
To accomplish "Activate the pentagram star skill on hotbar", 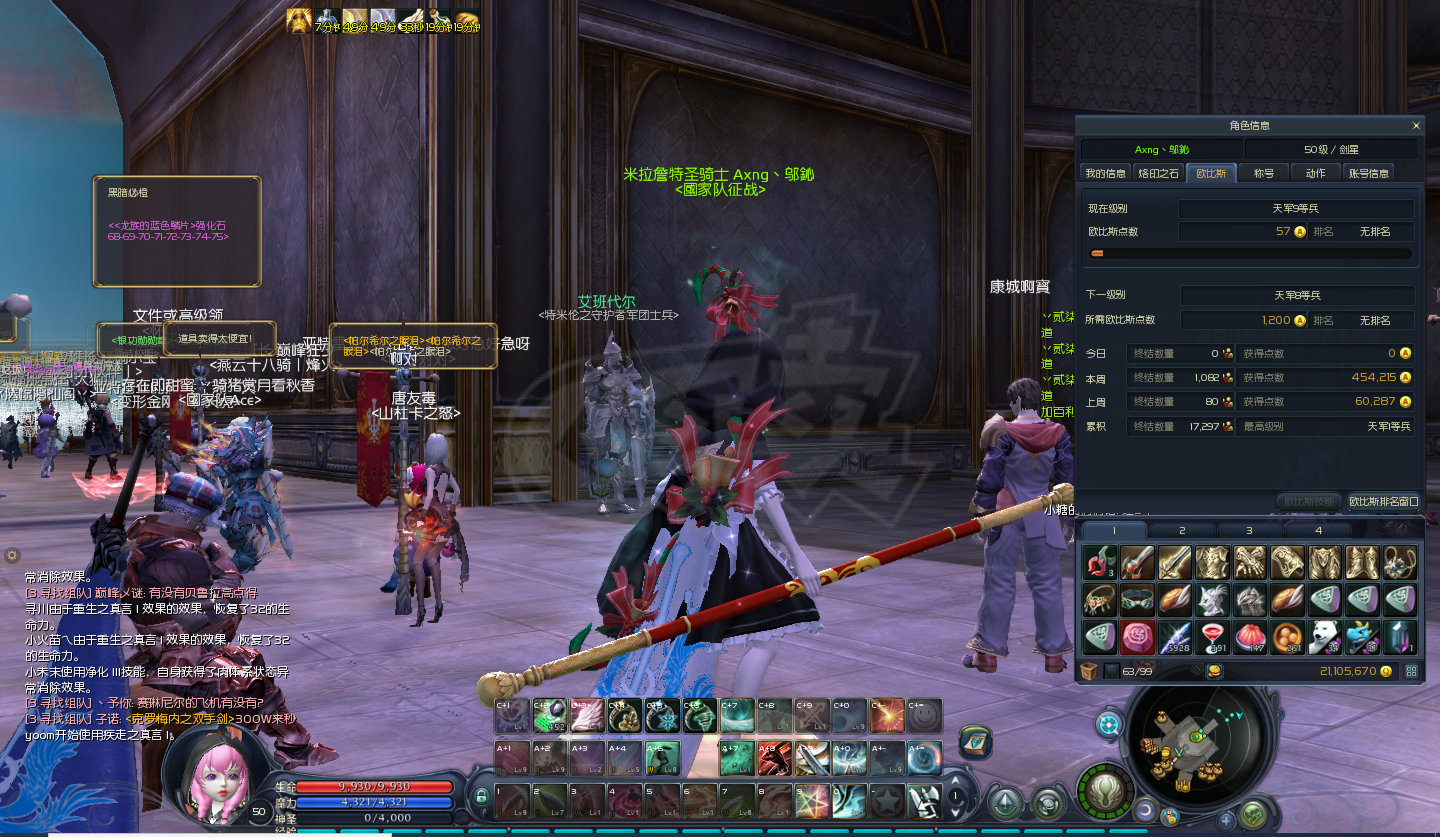I will pyautogui.click(x=811, y=800).
